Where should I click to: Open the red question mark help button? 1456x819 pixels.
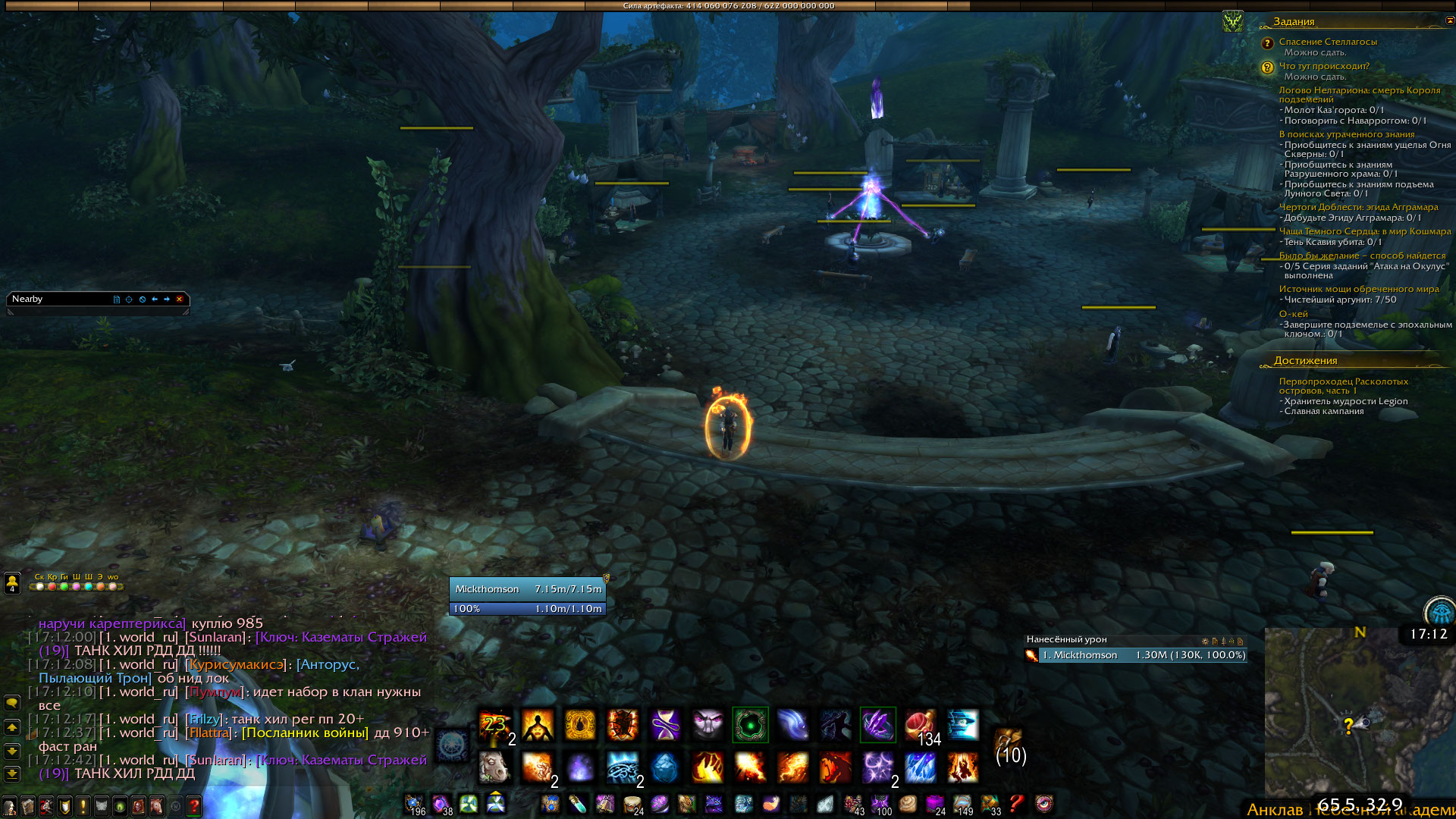[194, 806]
